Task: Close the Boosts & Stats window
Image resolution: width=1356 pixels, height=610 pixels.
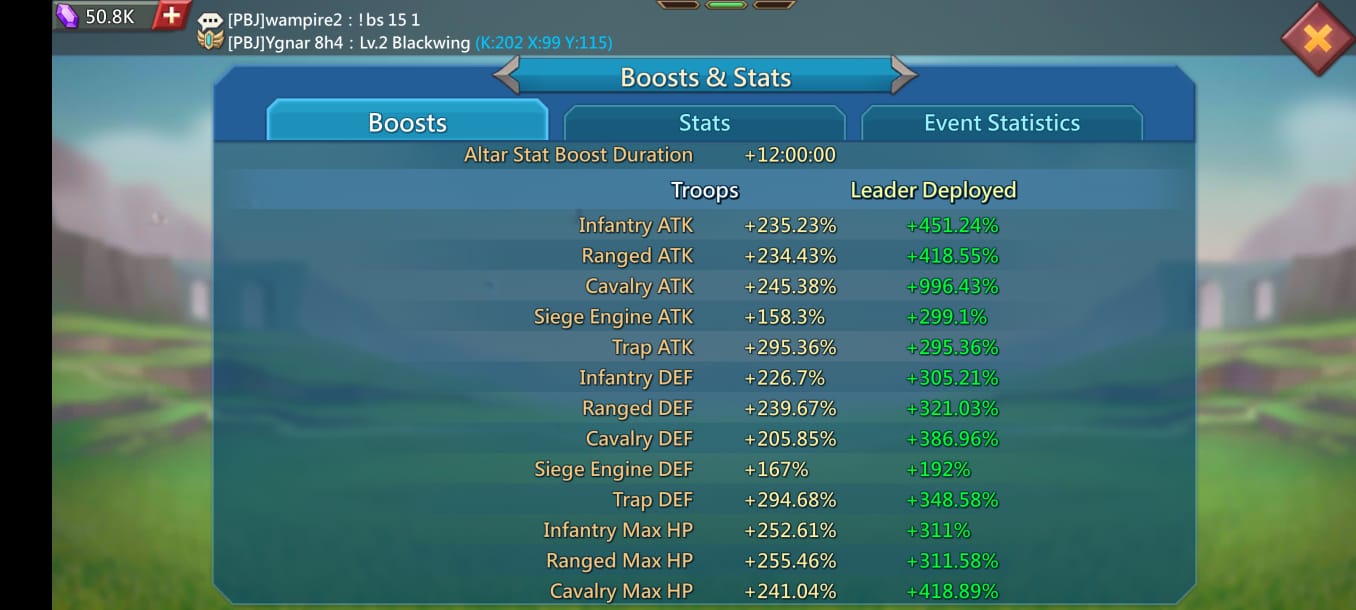Action: [1317, 38]
